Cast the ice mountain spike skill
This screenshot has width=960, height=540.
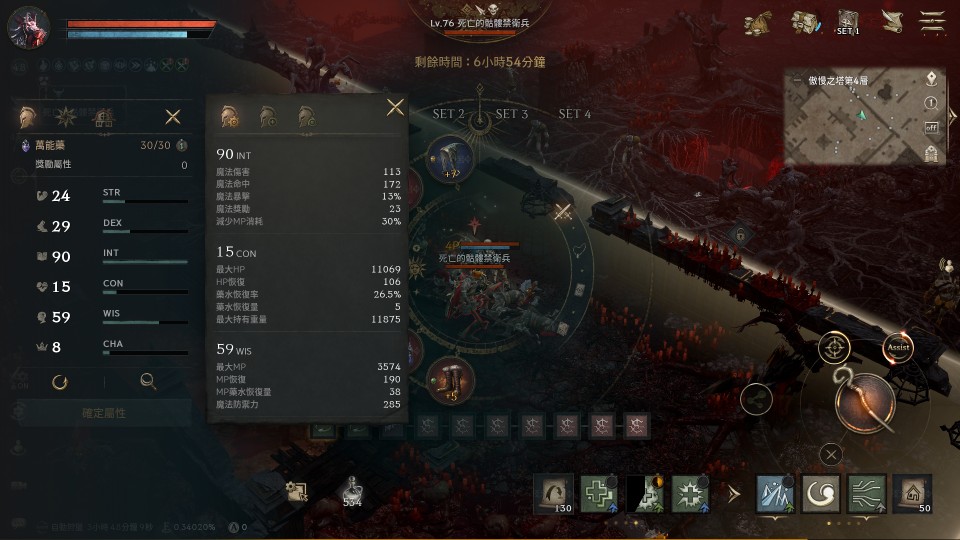click(x=776, y=494)
